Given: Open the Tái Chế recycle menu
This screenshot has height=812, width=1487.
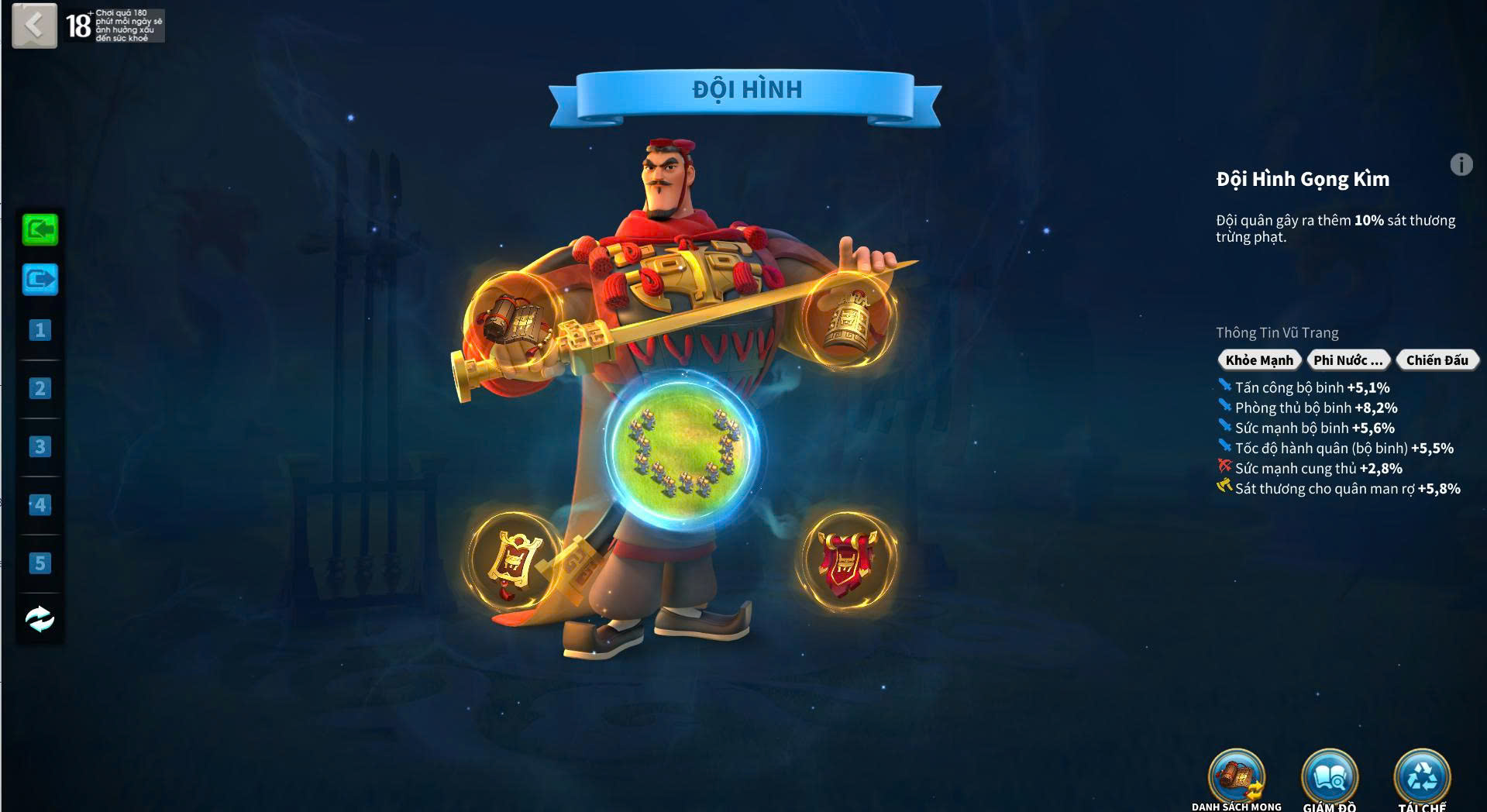Looking at the screenshot, I should 1422,779.
